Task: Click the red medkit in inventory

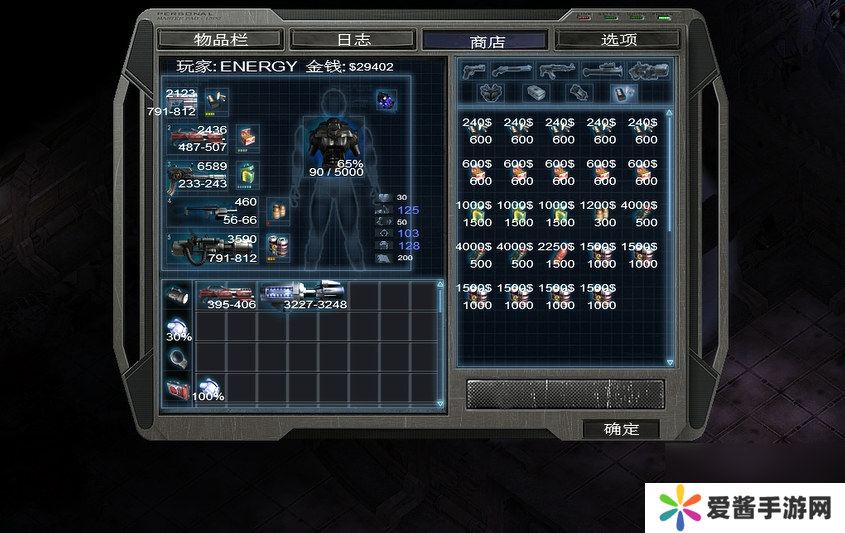Action: point(176,389)
